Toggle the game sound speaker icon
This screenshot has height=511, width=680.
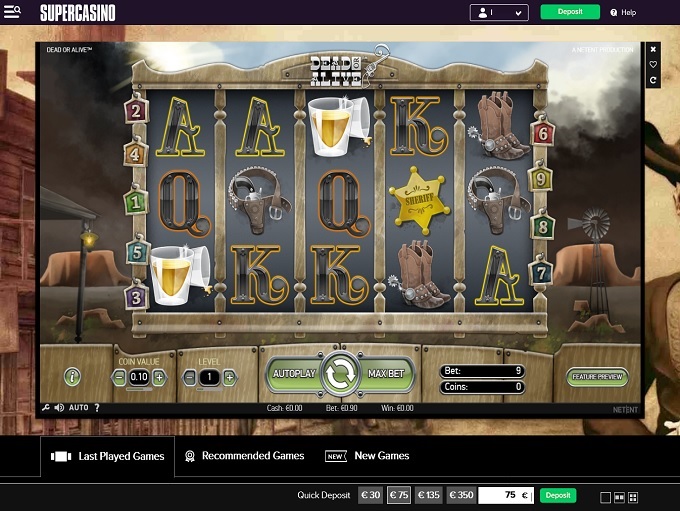pyautogui.click(x=59, y=408)
